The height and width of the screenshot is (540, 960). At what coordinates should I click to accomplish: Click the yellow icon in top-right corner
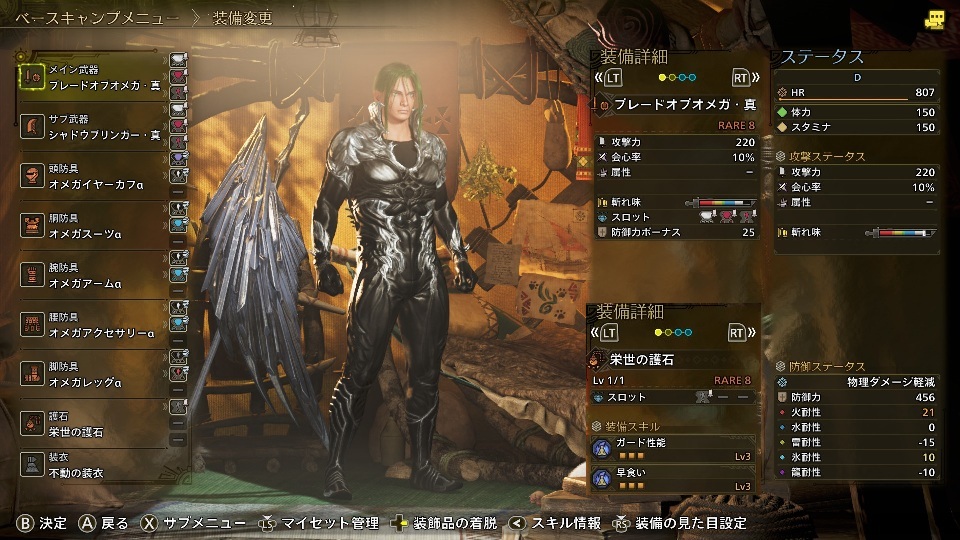pyautogui.click(x=934, y=19)
